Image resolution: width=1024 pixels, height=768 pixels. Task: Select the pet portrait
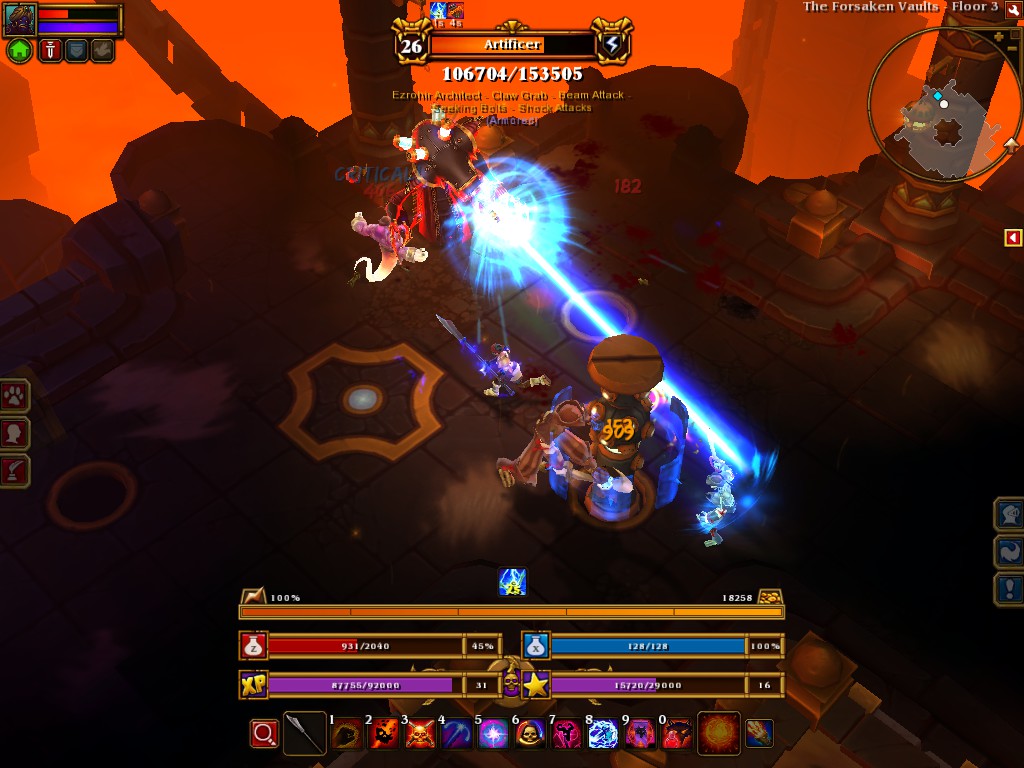[20, 17]
